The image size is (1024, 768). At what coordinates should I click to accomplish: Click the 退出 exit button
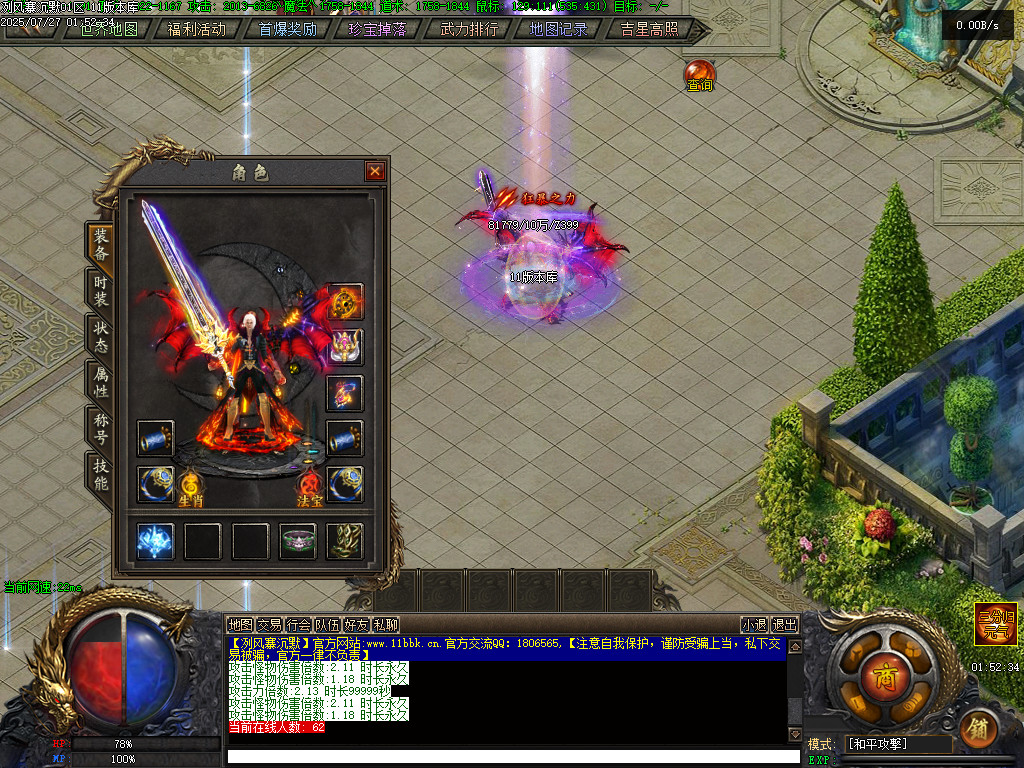785,625
